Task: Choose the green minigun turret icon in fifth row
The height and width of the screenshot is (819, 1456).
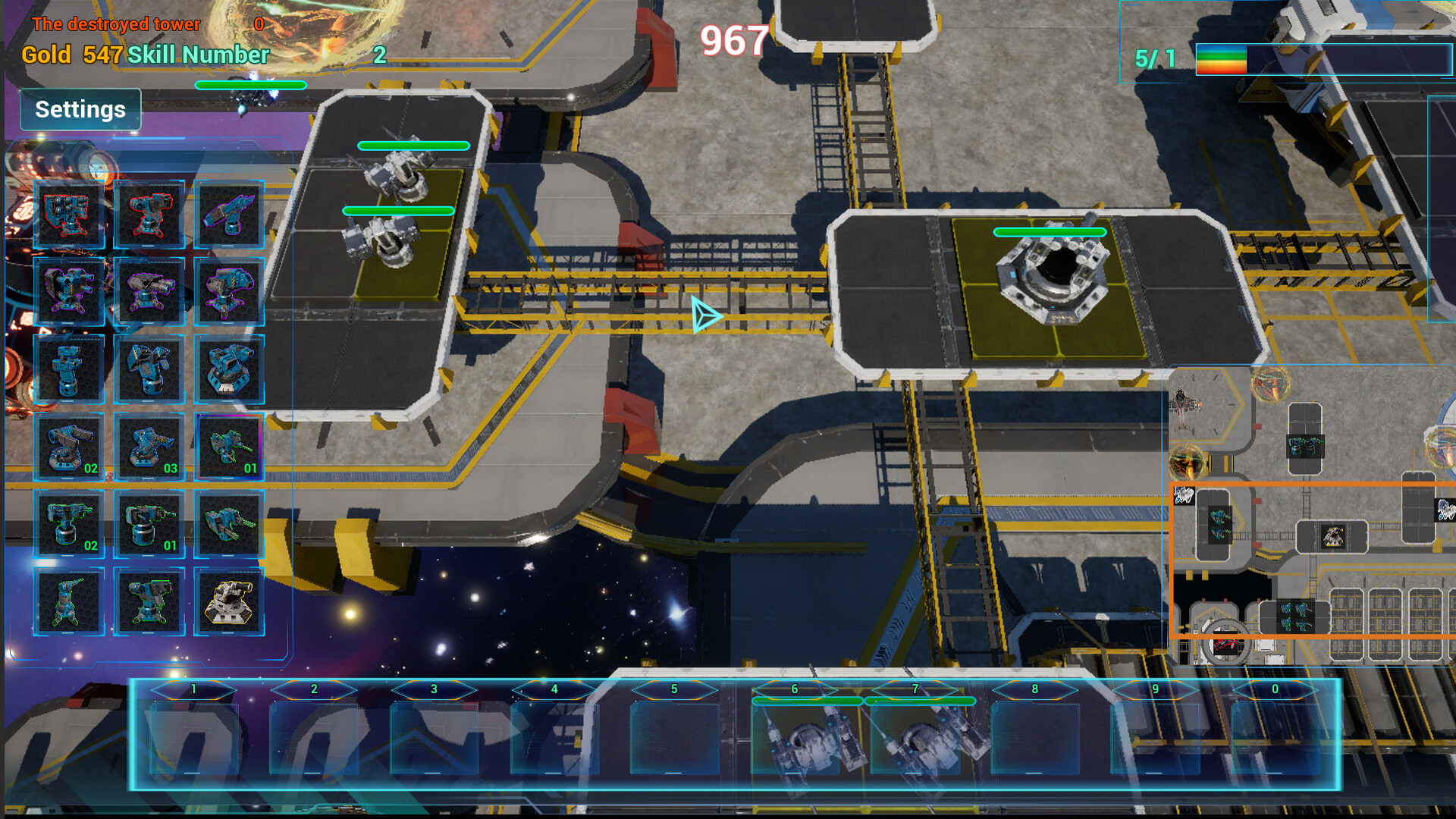Action: [x=230, y=525]
